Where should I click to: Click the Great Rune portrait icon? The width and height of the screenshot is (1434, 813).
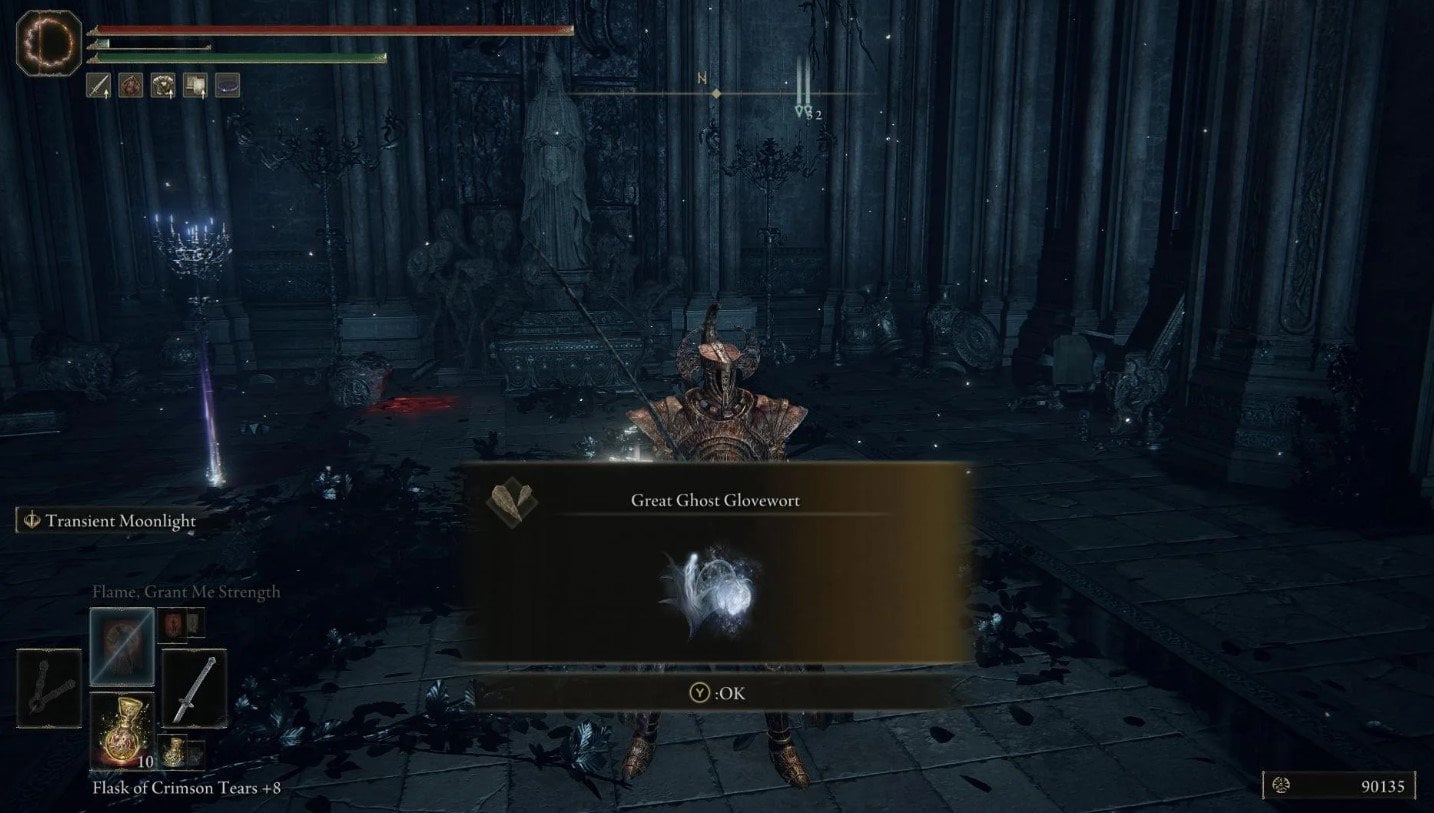(49, 42)
